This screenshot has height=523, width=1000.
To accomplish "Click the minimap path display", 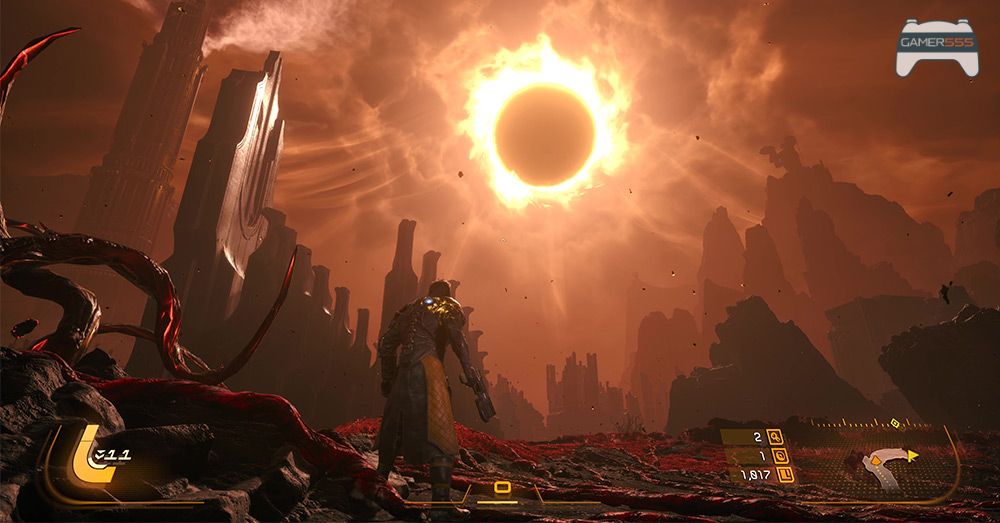I will tap(882, 462).
